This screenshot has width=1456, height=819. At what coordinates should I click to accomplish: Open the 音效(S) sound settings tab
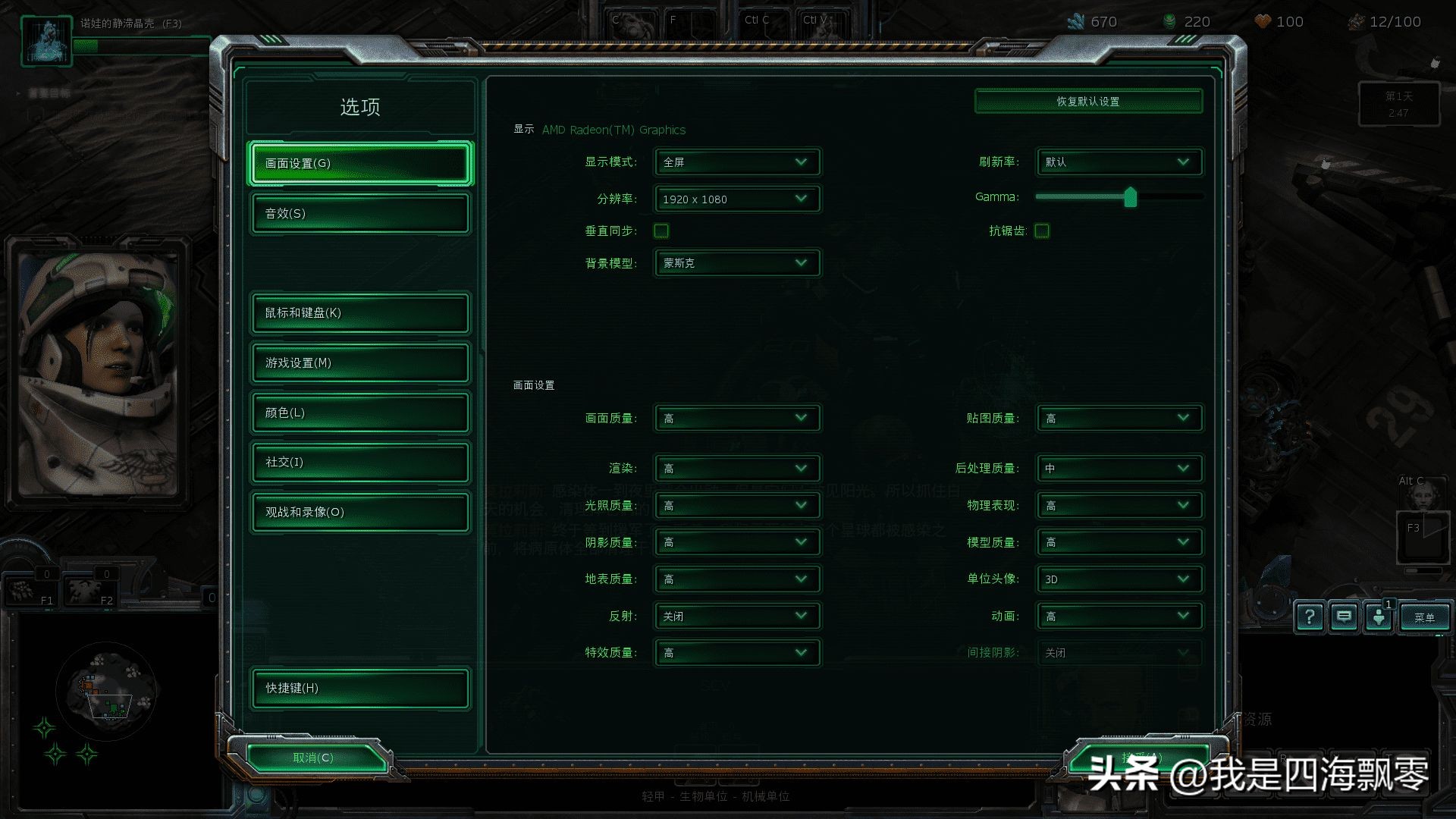[x=360, y=213]
